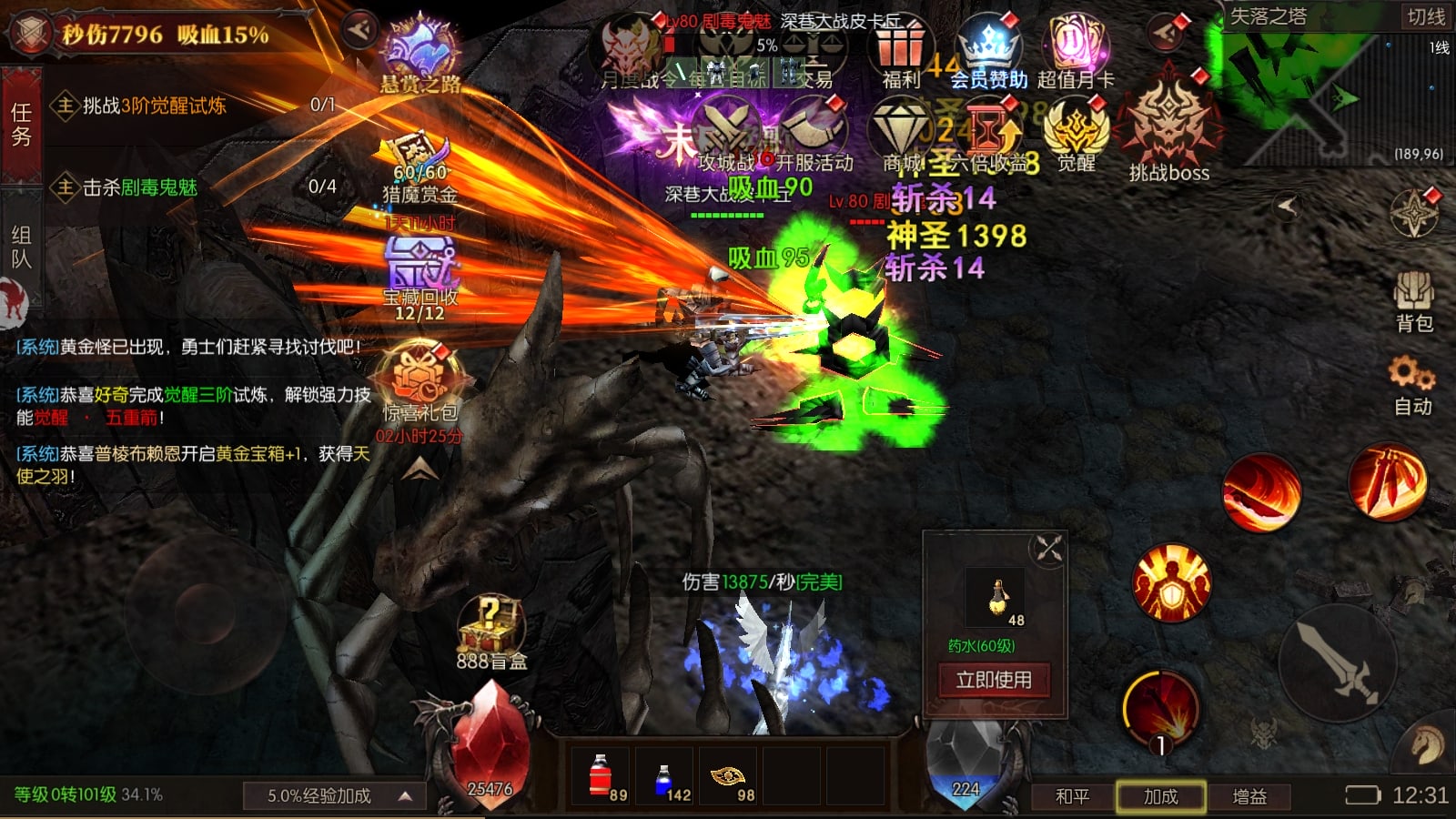Viewport: 1456px width, 819px height.
Task: Click the 切线 switch line button
Action: 1425,16
